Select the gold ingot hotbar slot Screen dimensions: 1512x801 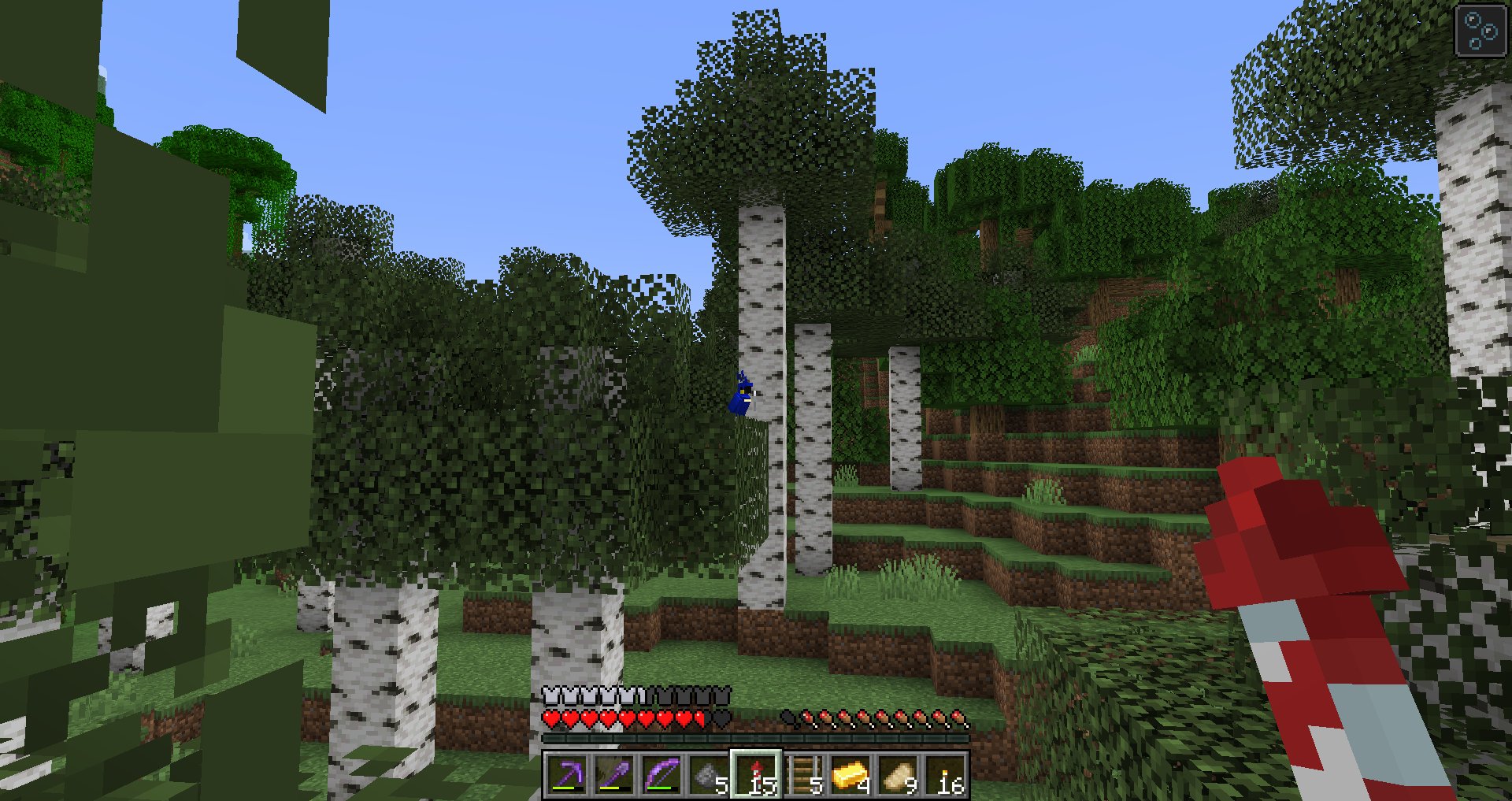click(x=850, y=776)
